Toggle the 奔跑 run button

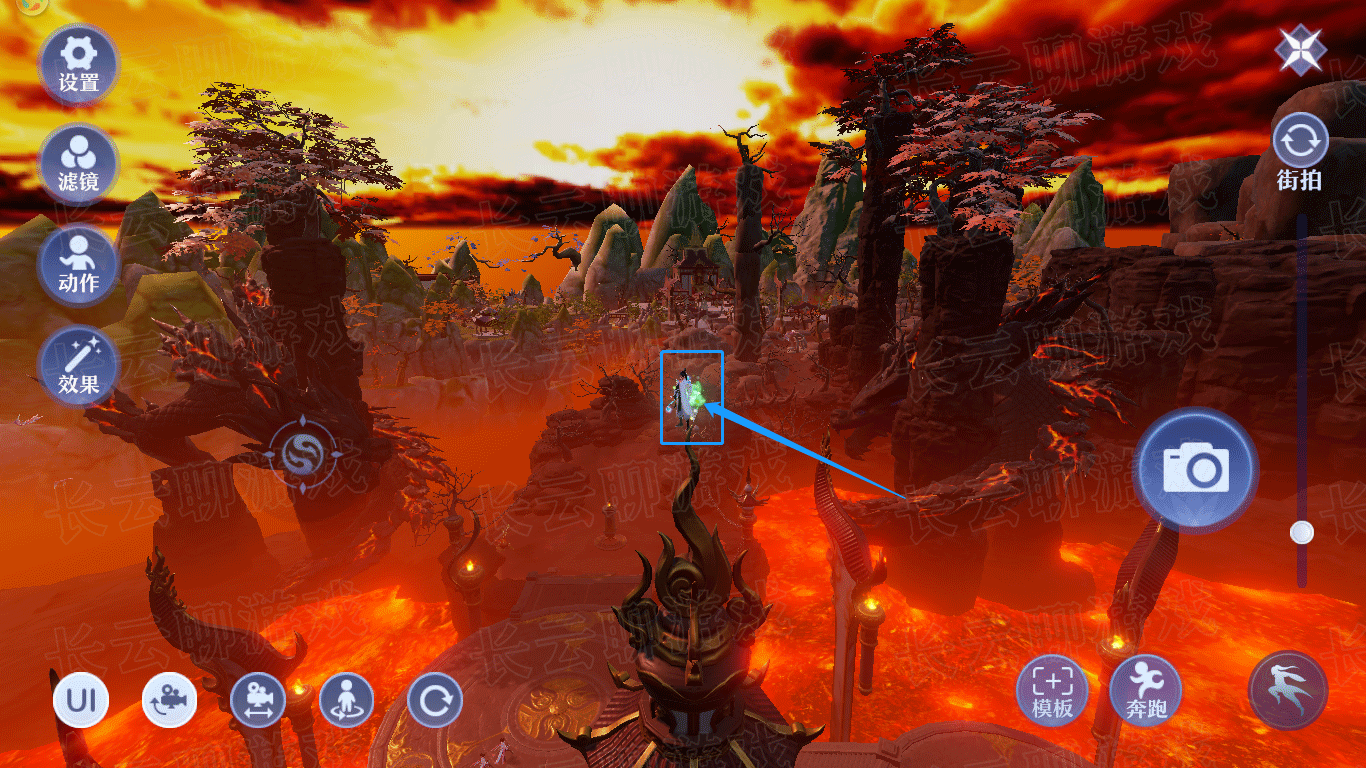tap(1145, 690)
